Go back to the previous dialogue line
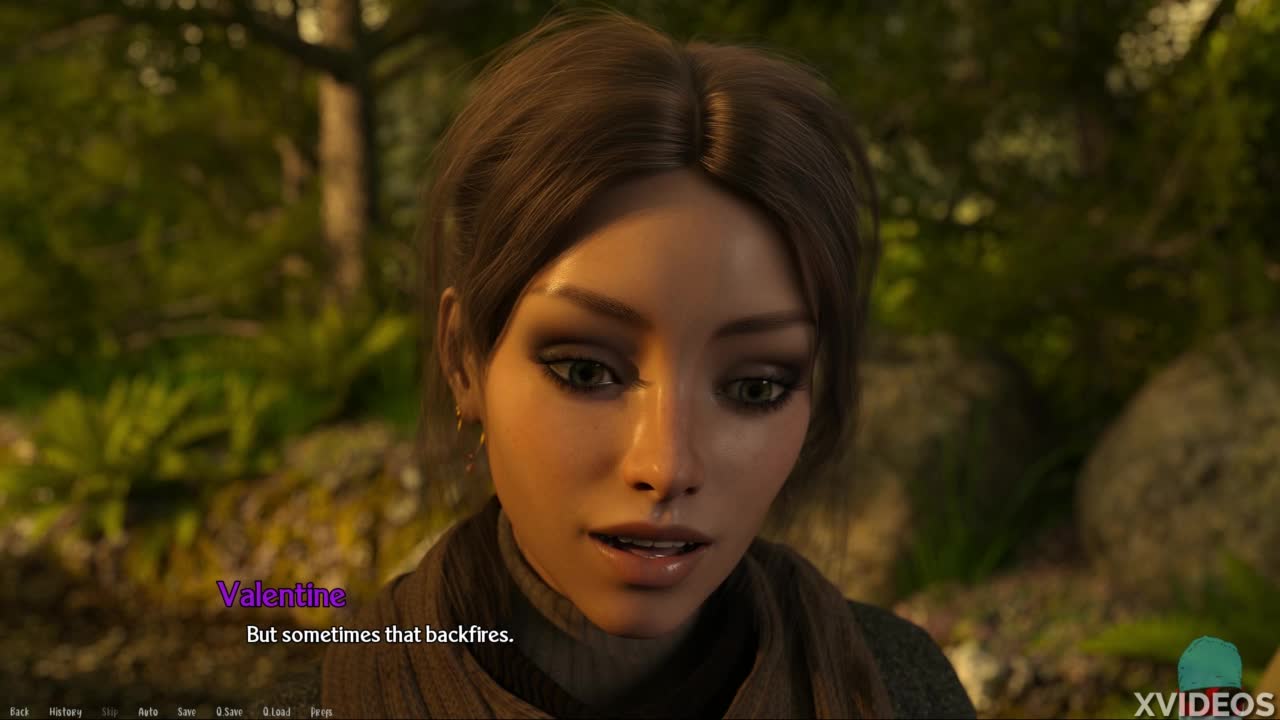 coord(19,712)
